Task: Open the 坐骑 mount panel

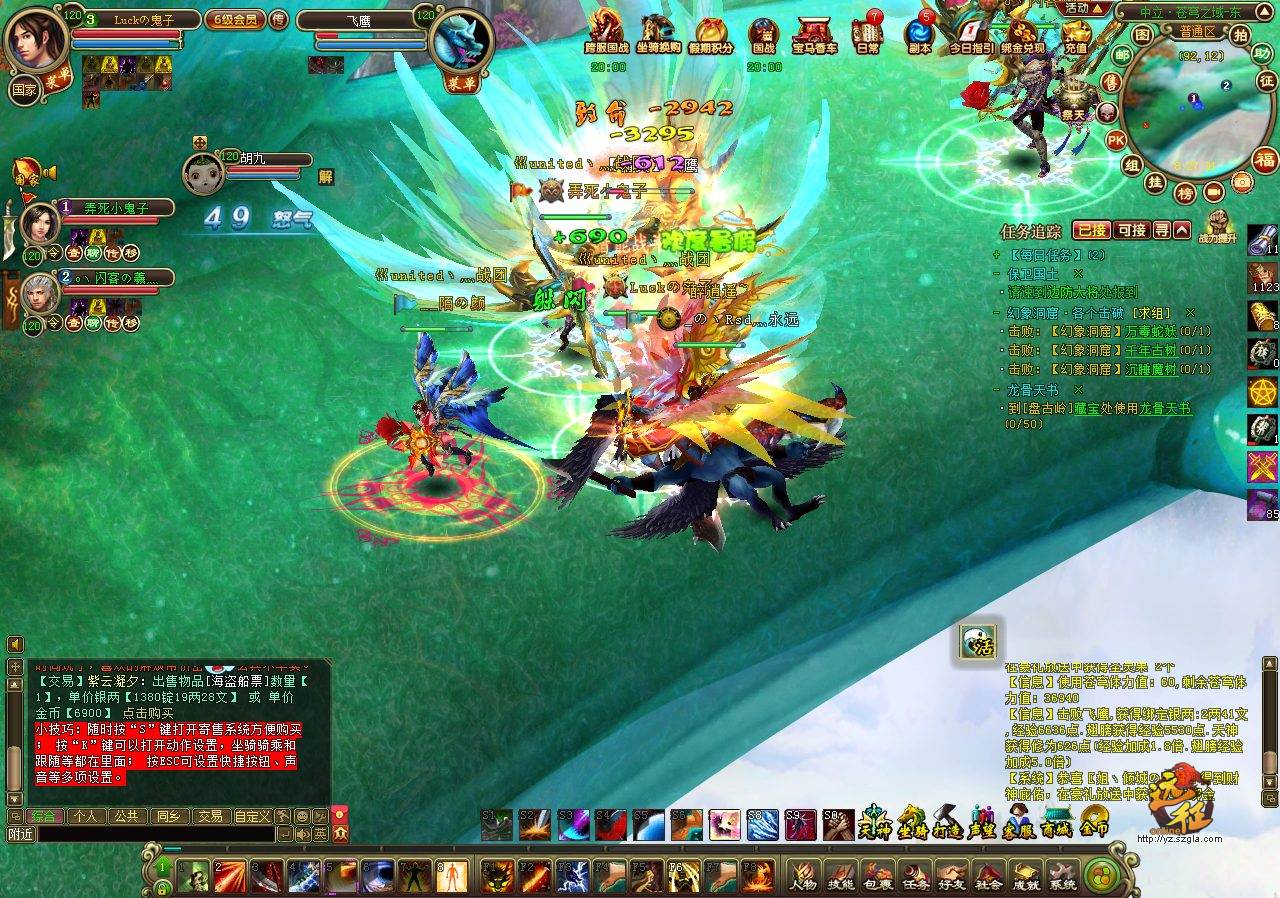Action: tap(912, 821)
